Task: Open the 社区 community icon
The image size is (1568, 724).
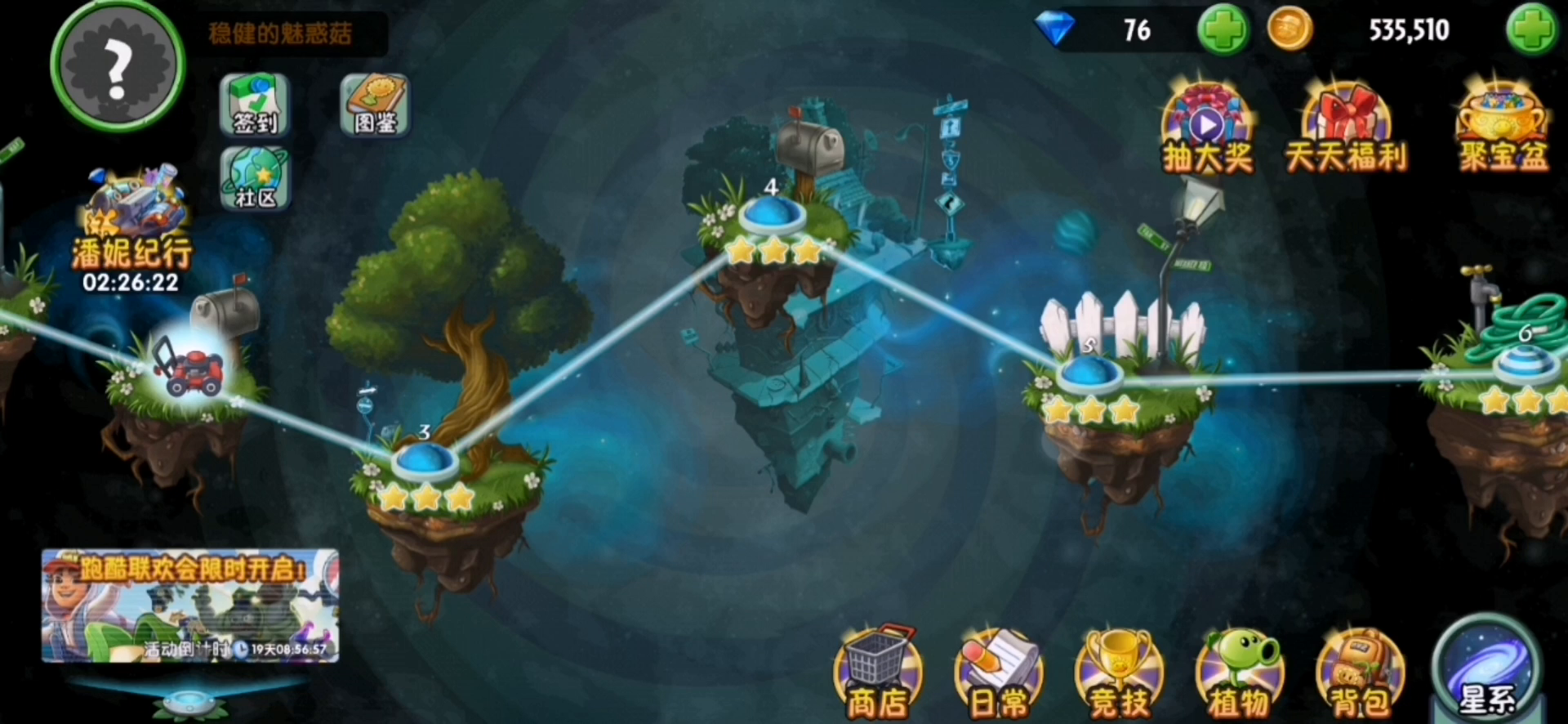Action: [x=255, y=179]
